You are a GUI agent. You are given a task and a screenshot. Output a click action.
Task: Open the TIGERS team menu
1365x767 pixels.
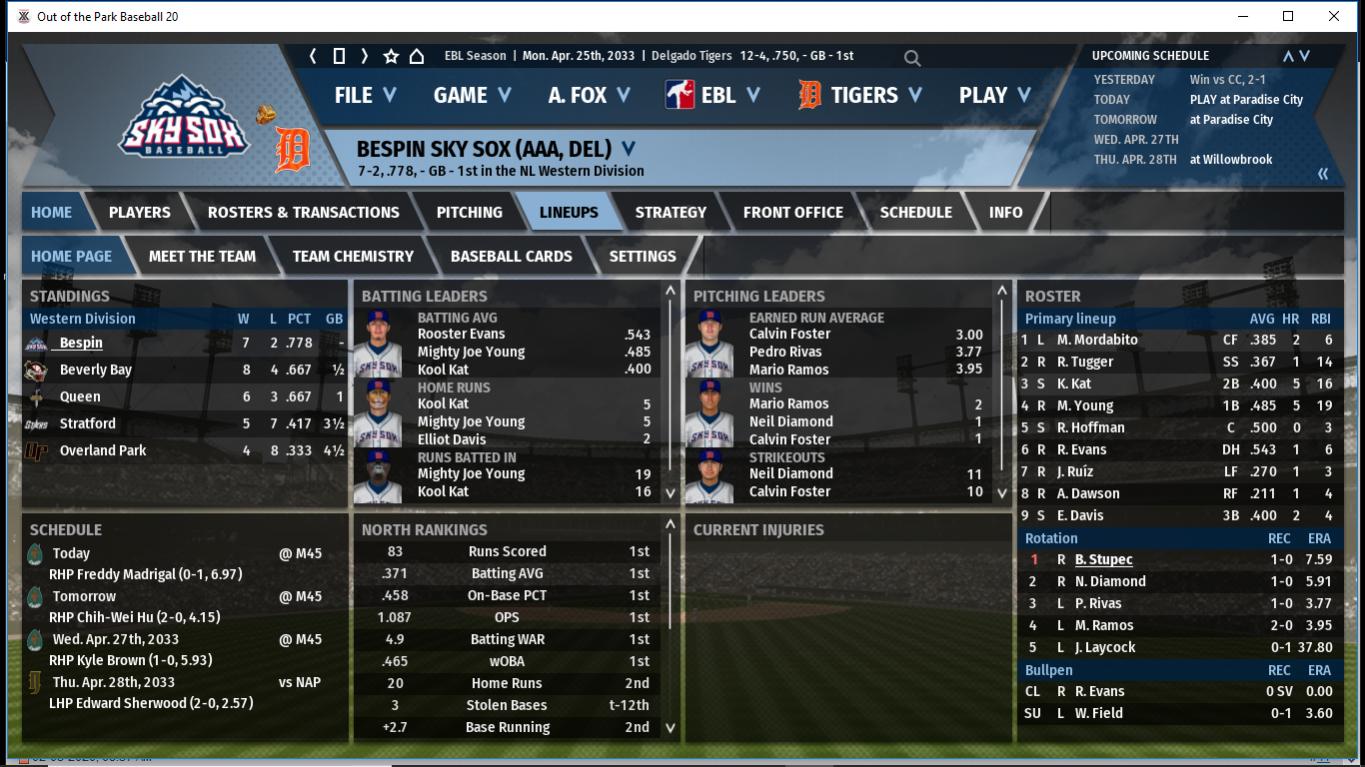tap(860, 95)
